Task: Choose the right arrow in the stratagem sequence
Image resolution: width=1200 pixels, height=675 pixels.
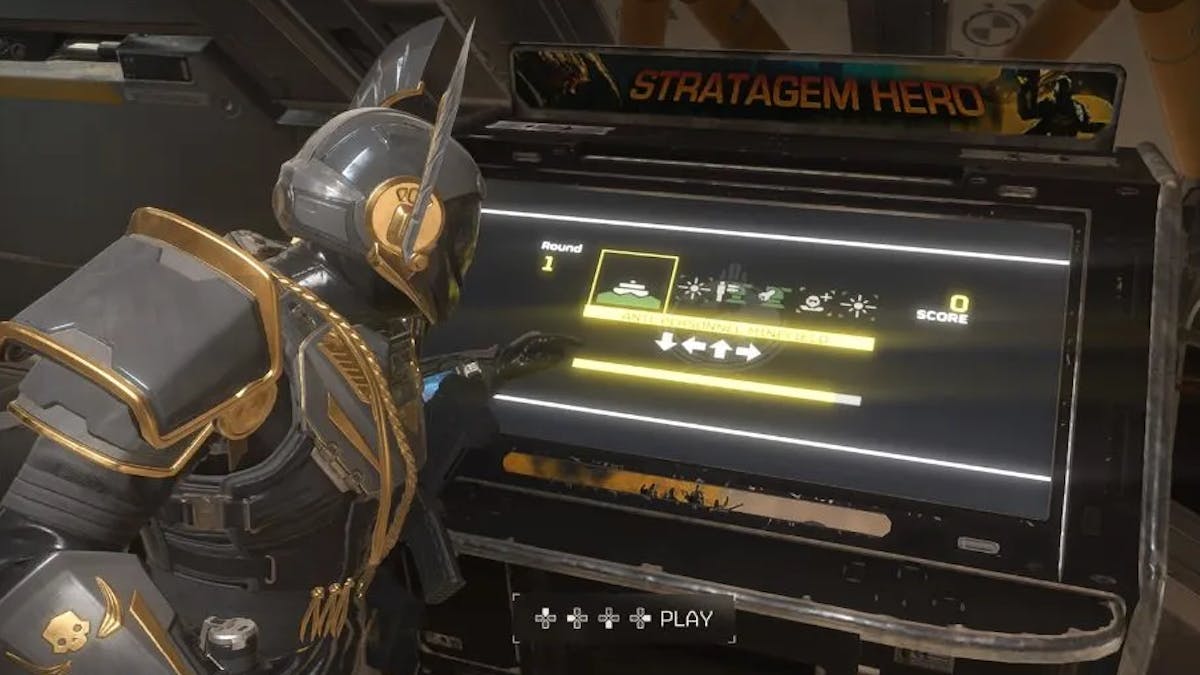Action: tap(747, 351)
